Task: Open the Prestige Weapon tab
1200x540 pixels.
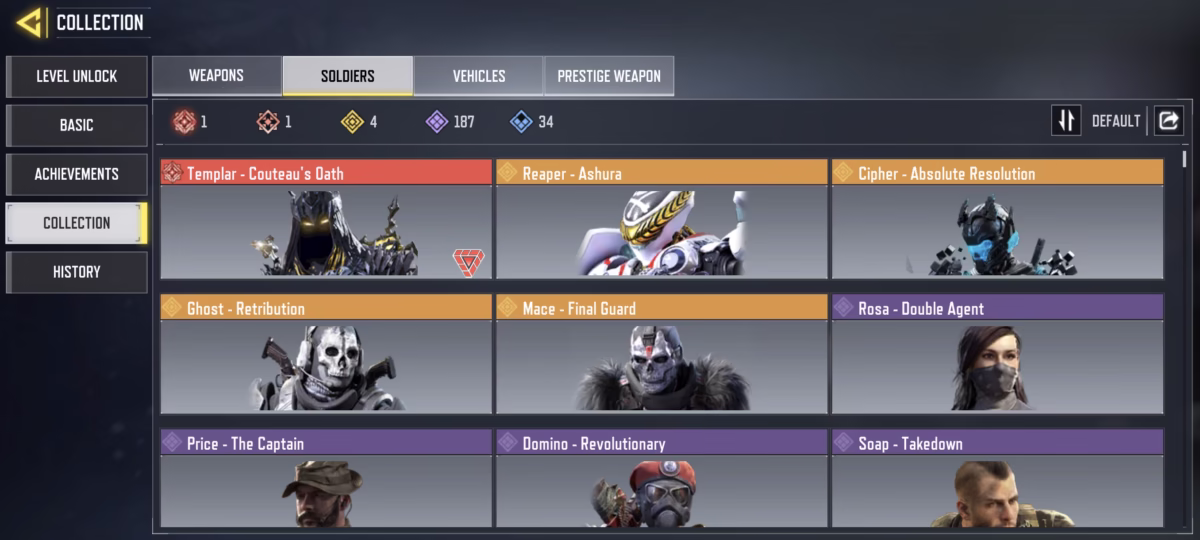Action: tap(609, 76)
